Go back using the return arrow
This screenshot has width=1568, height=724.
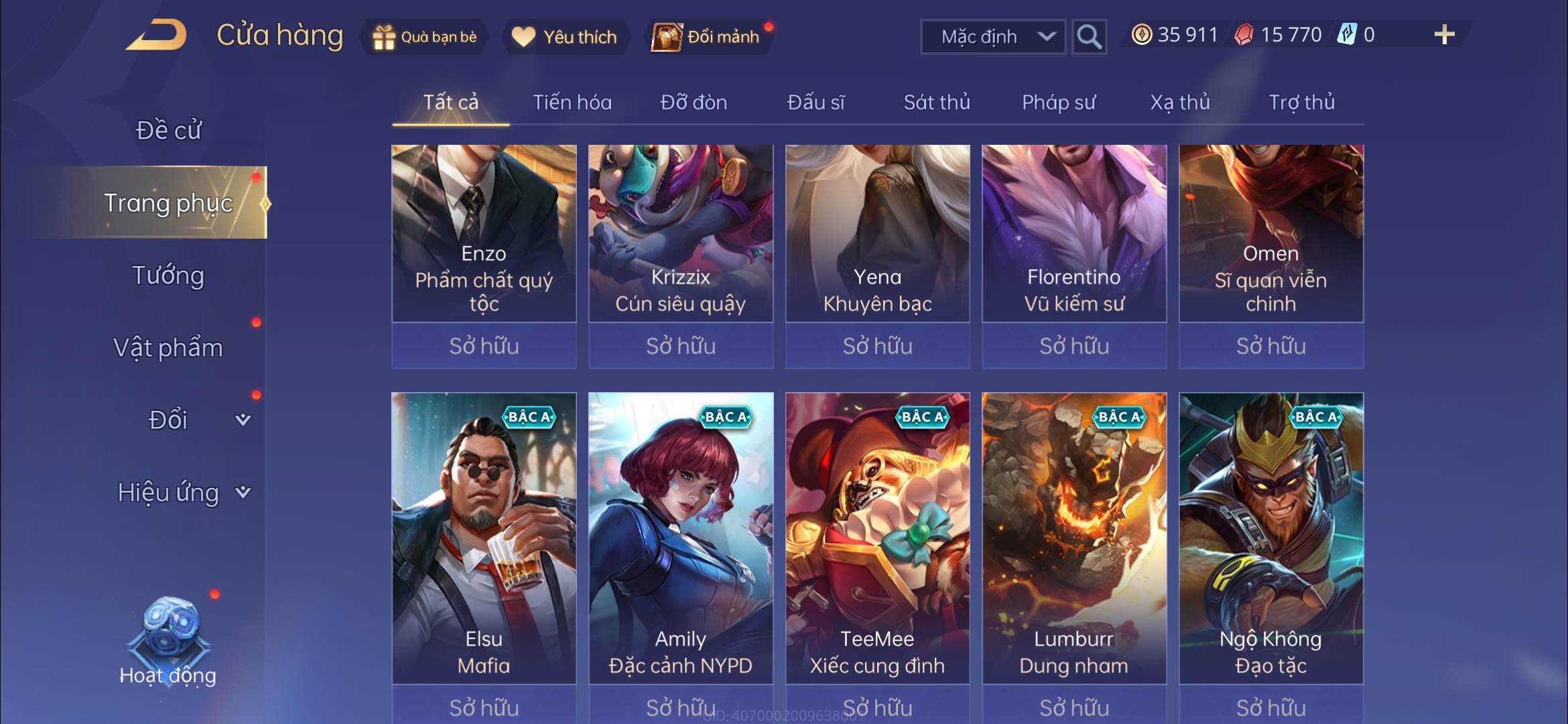pos(156,35)
